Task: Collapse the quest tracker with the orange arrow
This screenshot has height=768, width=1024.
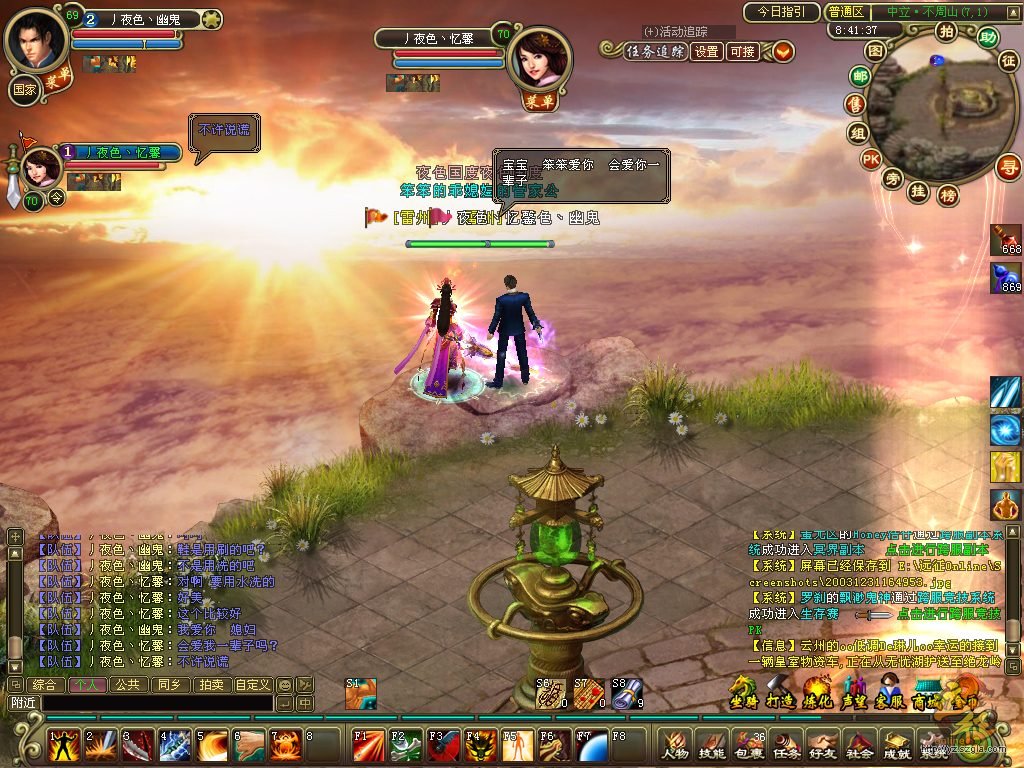Action: tap(782, 52)
